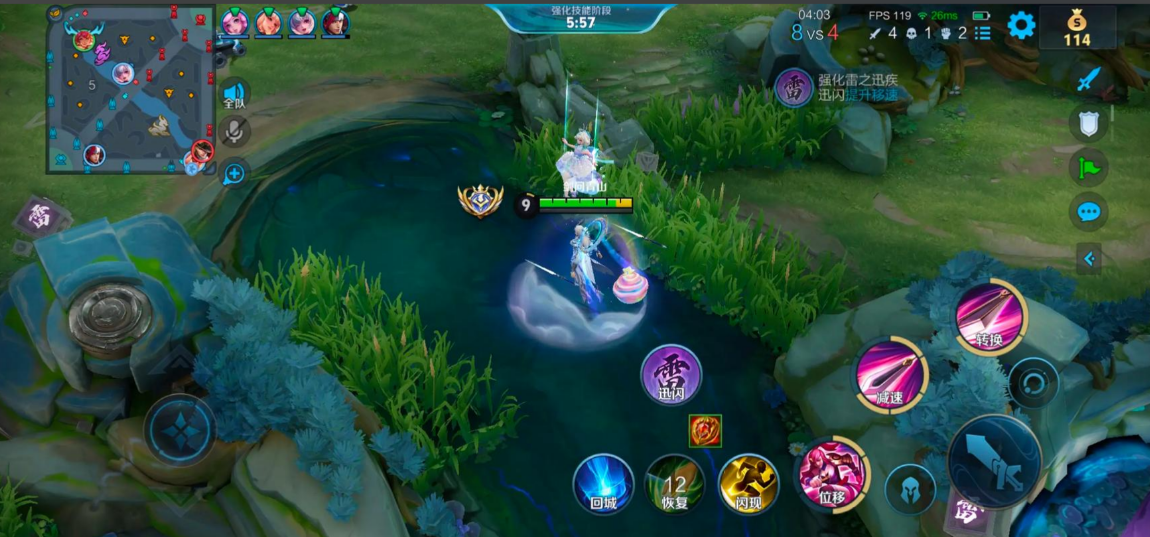Open the settings gear menu
This screenshot has width=1150, height=537.
click(1021, 25)
